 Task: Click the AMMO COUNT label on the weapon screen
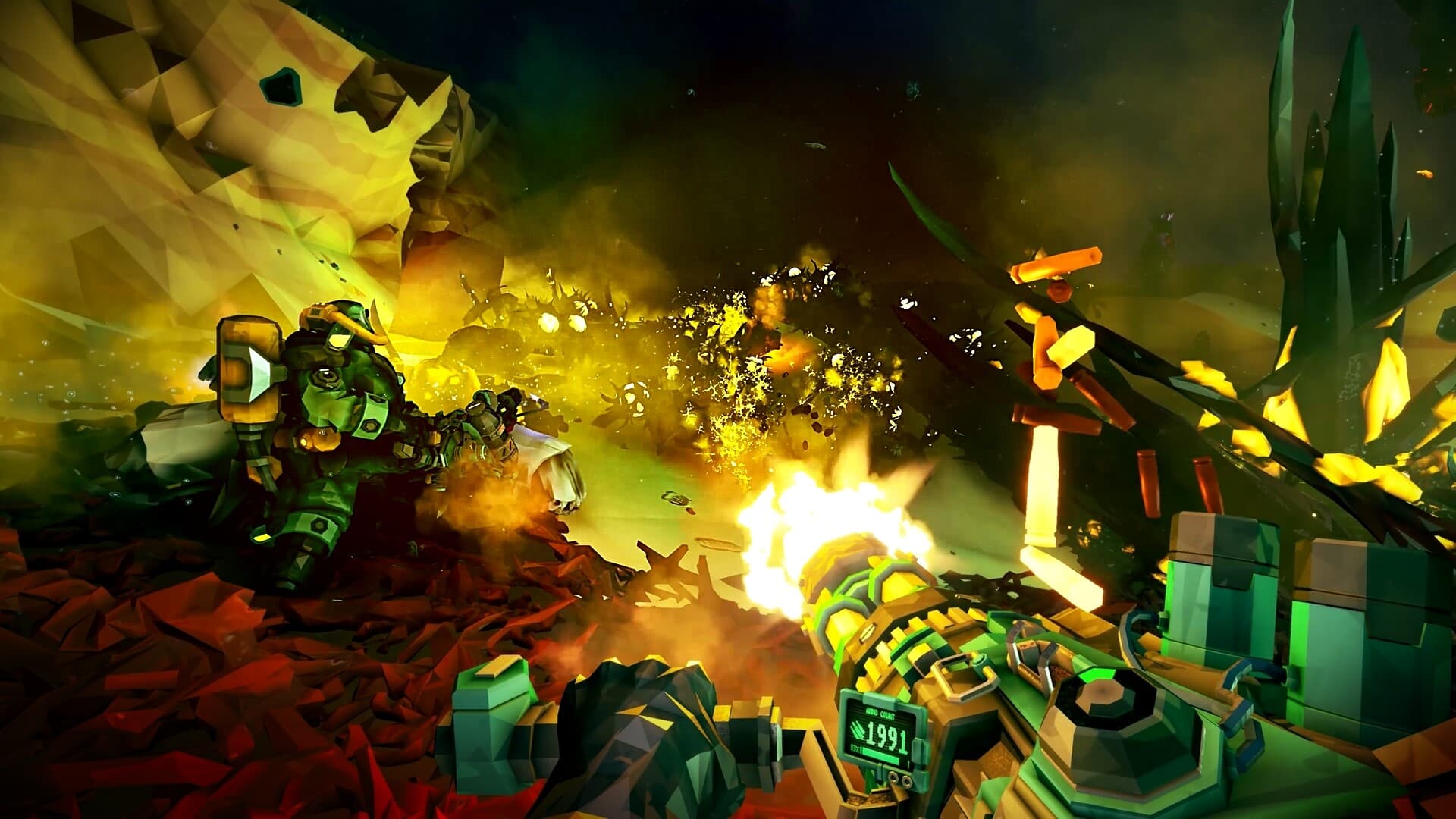pyautogui.click(x=880, y=713)
